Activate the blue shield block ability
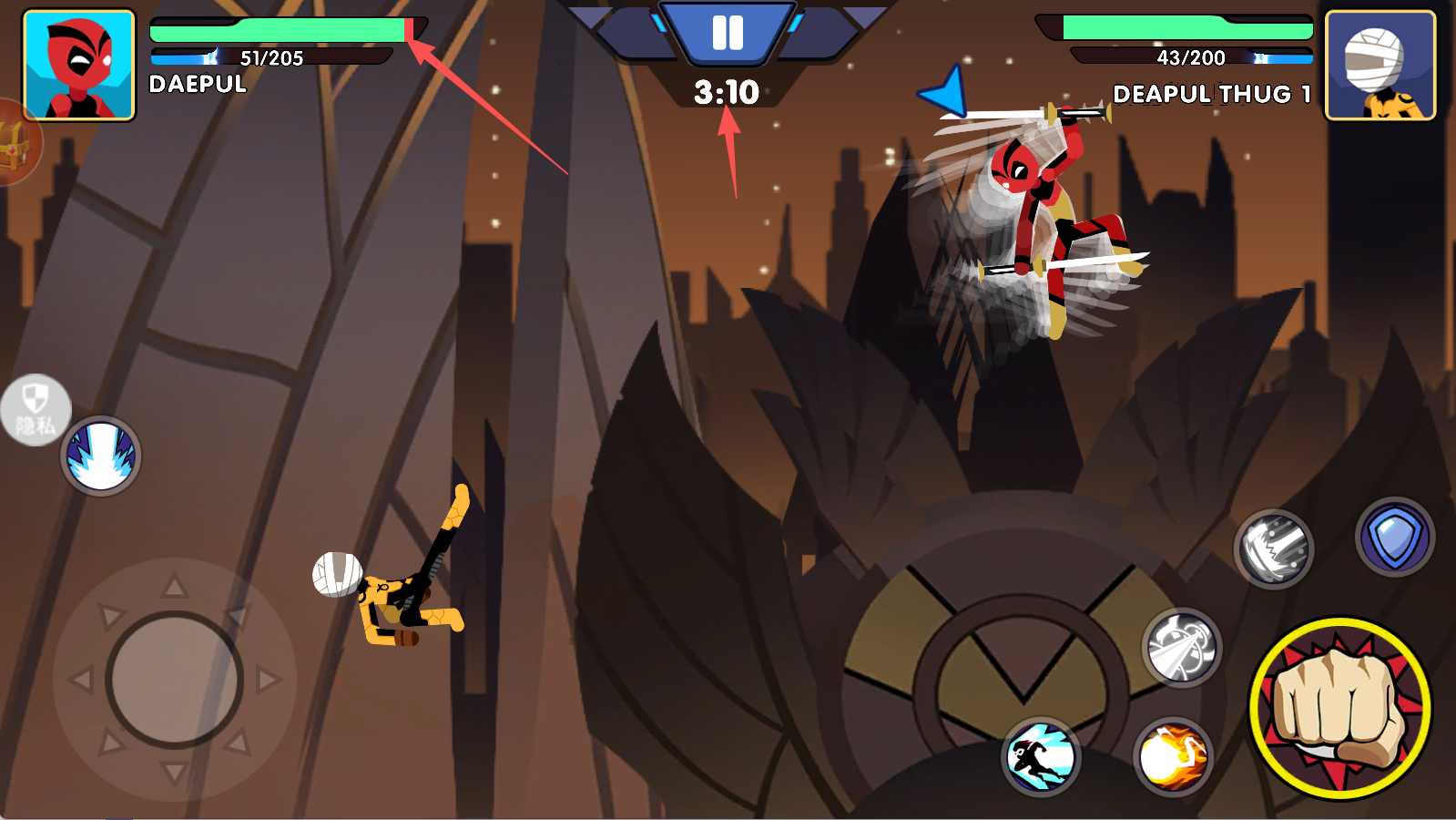 (1394, 538)
